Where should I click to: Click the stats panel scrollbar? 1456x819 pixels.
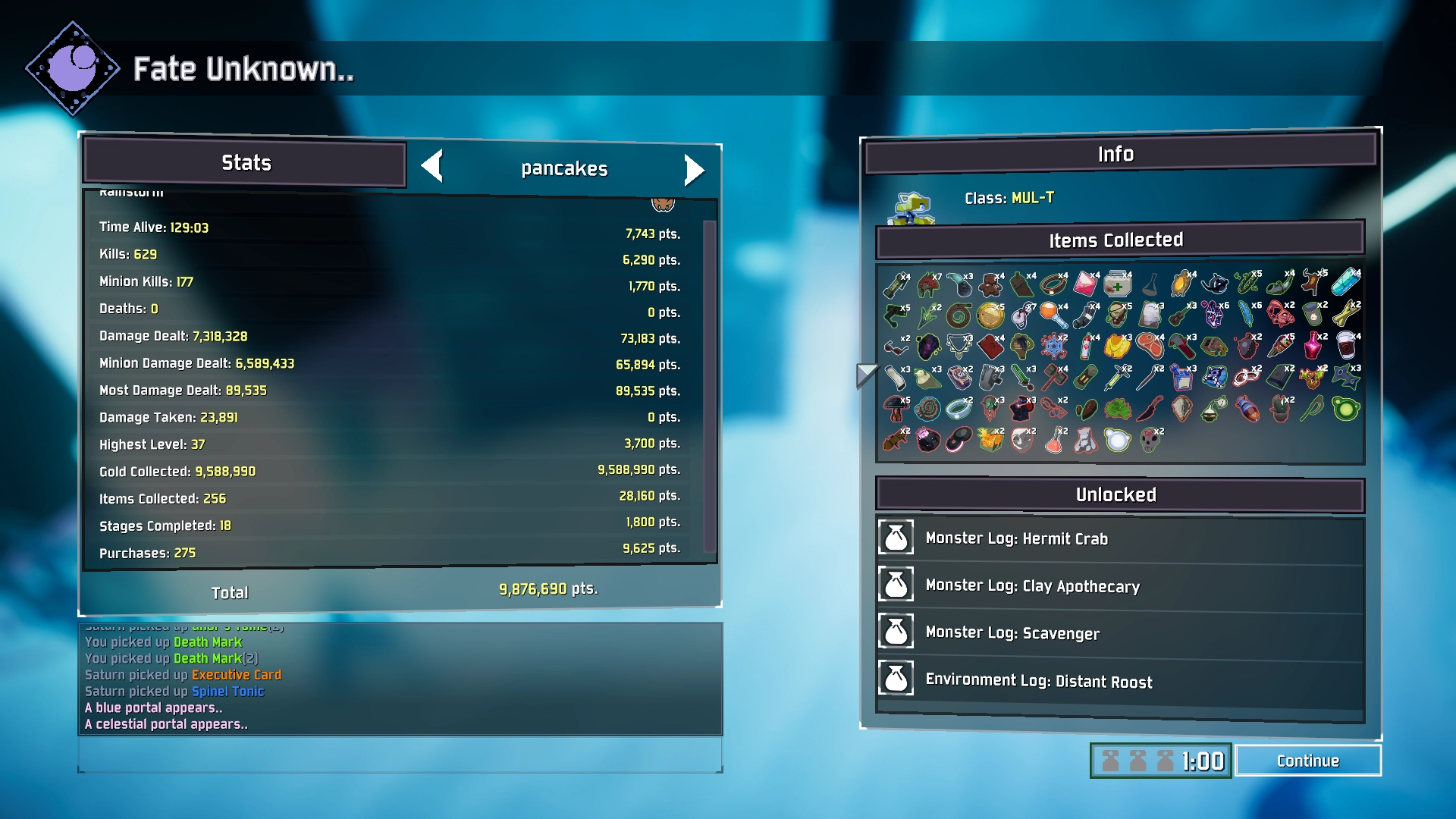click(709, 379)
